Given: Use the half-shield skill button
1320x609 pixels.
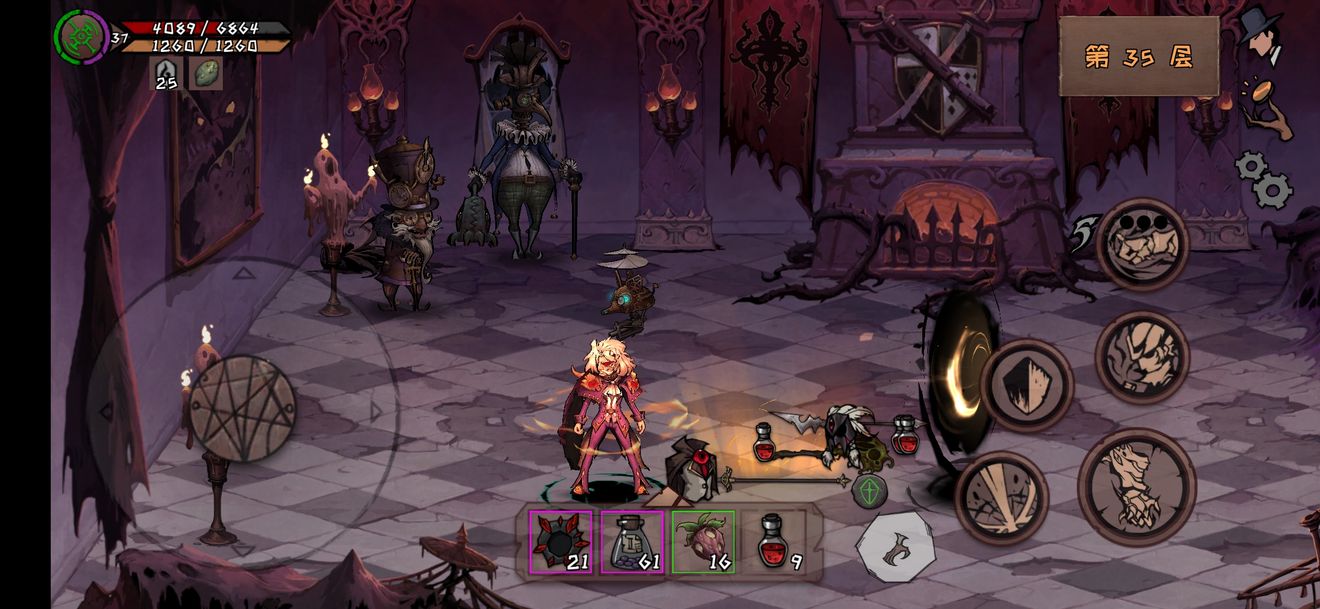Looking at the screenshot, I should coord(1026,385).
